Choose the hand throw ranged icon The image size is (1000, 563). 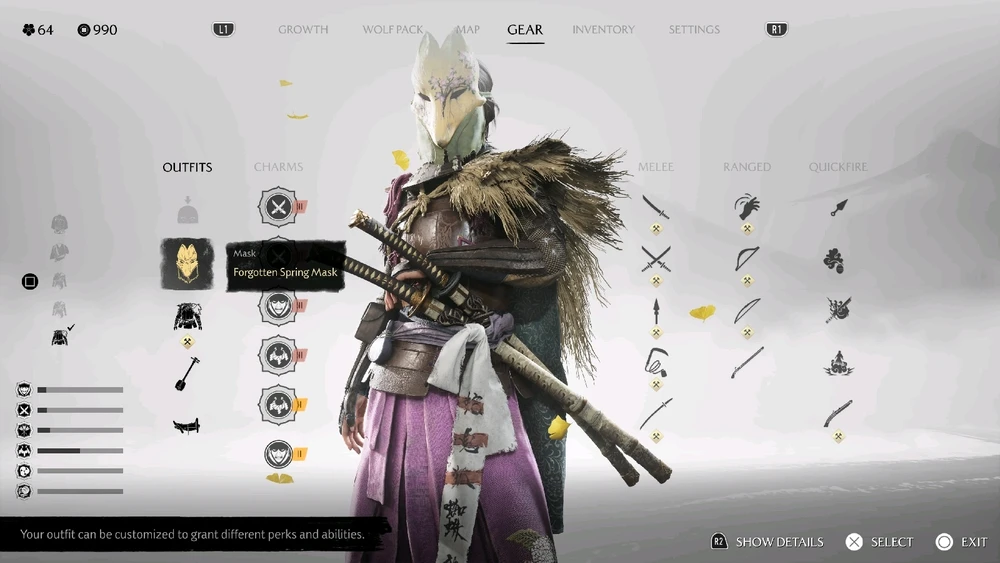click(x=746, y=207)
